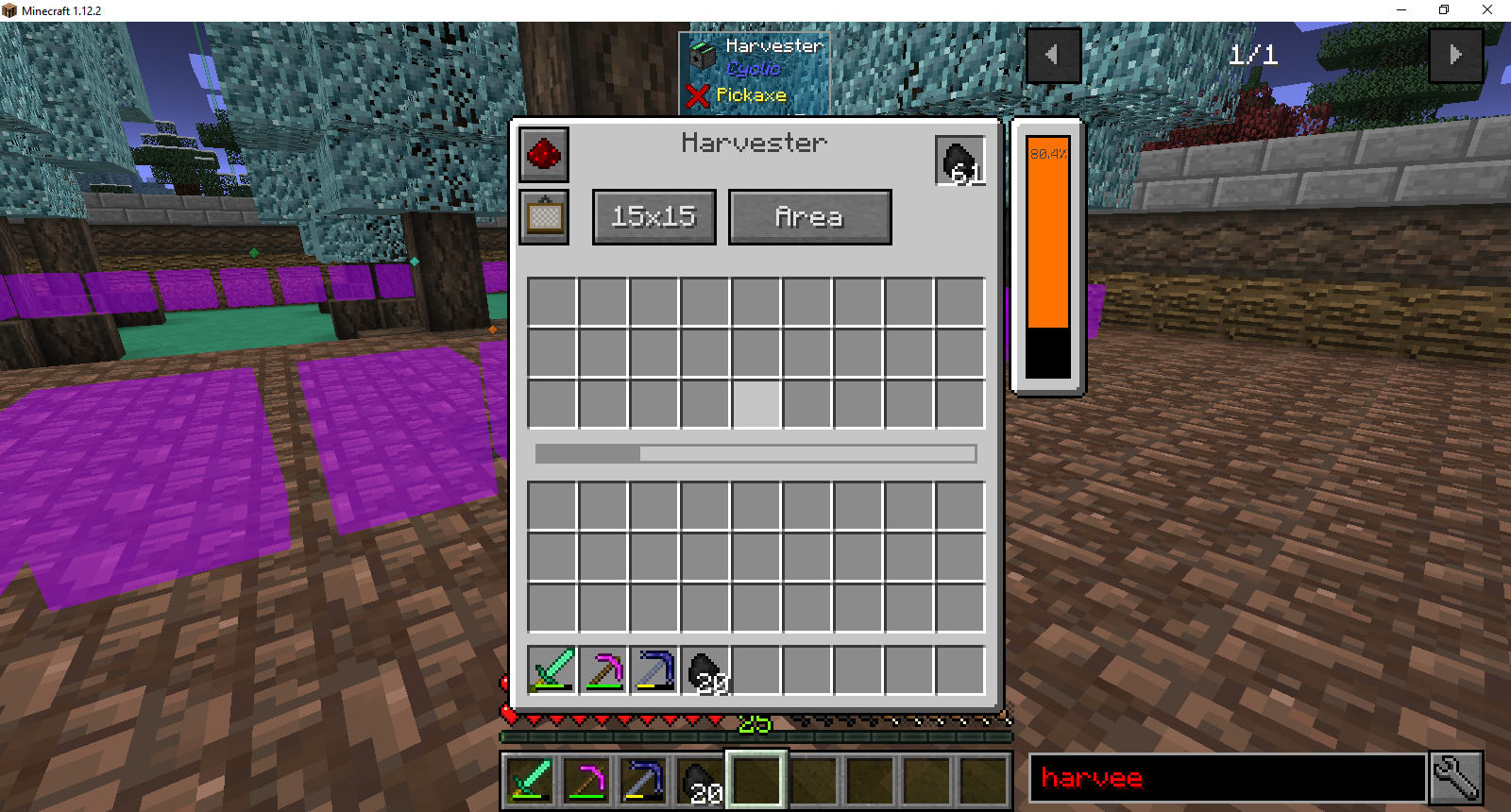Select the diamond shears in the machine inventory
Image resolution: width=1511 pixels, height=812 pixels.
(551, 670)
